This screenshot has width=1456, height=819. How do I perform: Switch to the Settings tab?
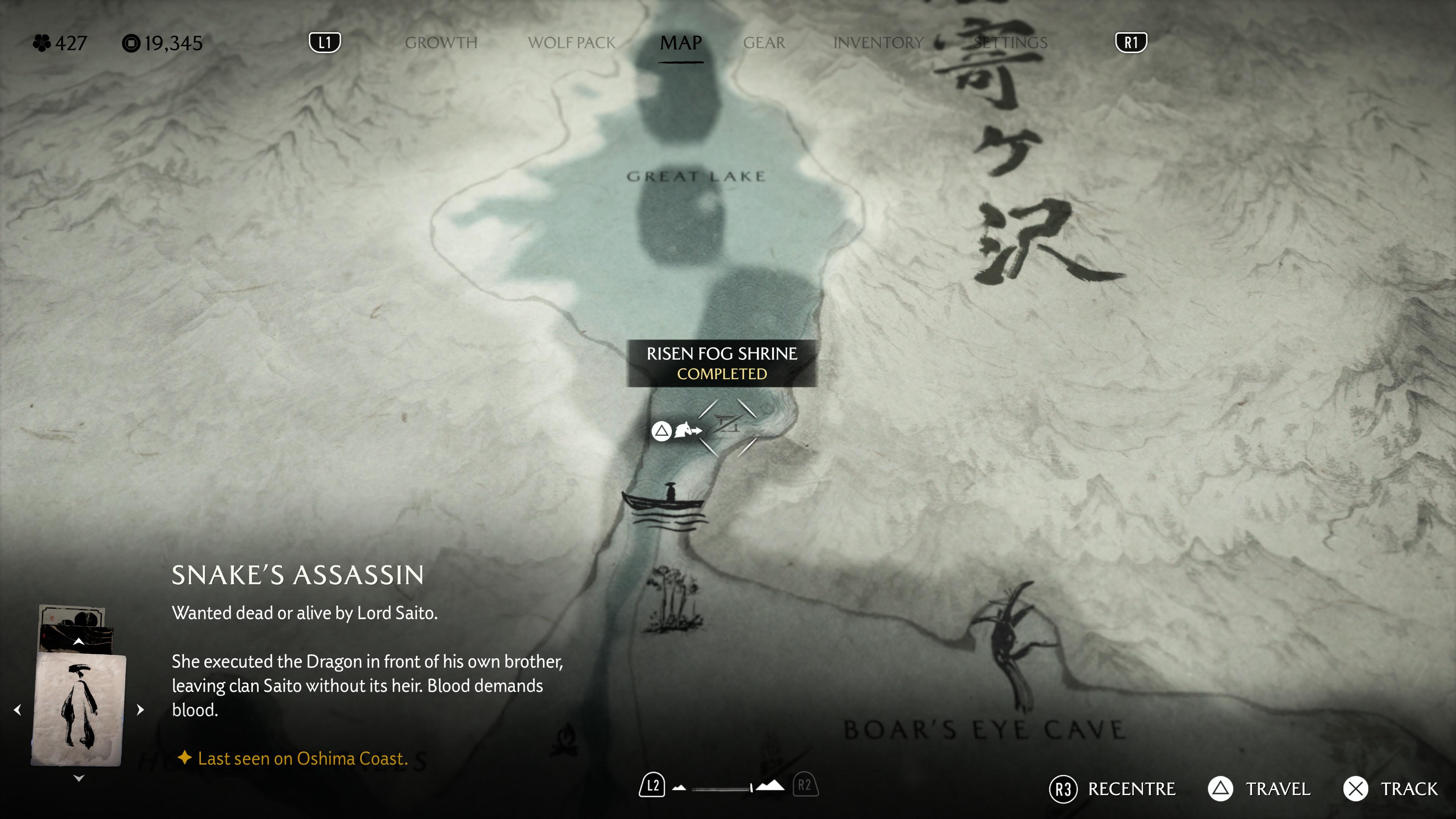(1010, 43)
